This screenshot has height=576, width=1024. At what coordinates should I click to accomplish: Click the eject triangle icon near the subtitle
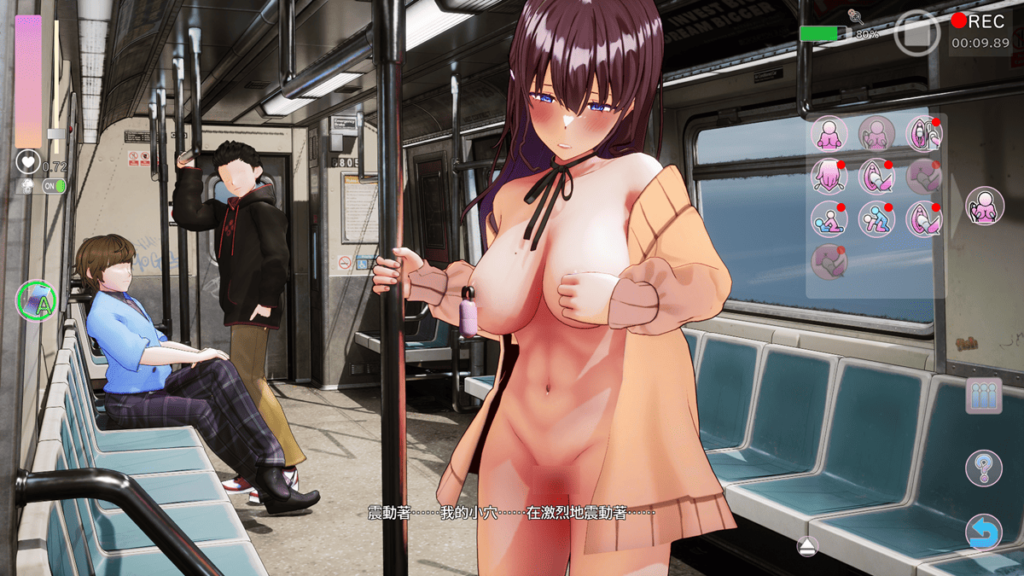tap(808, 546)
